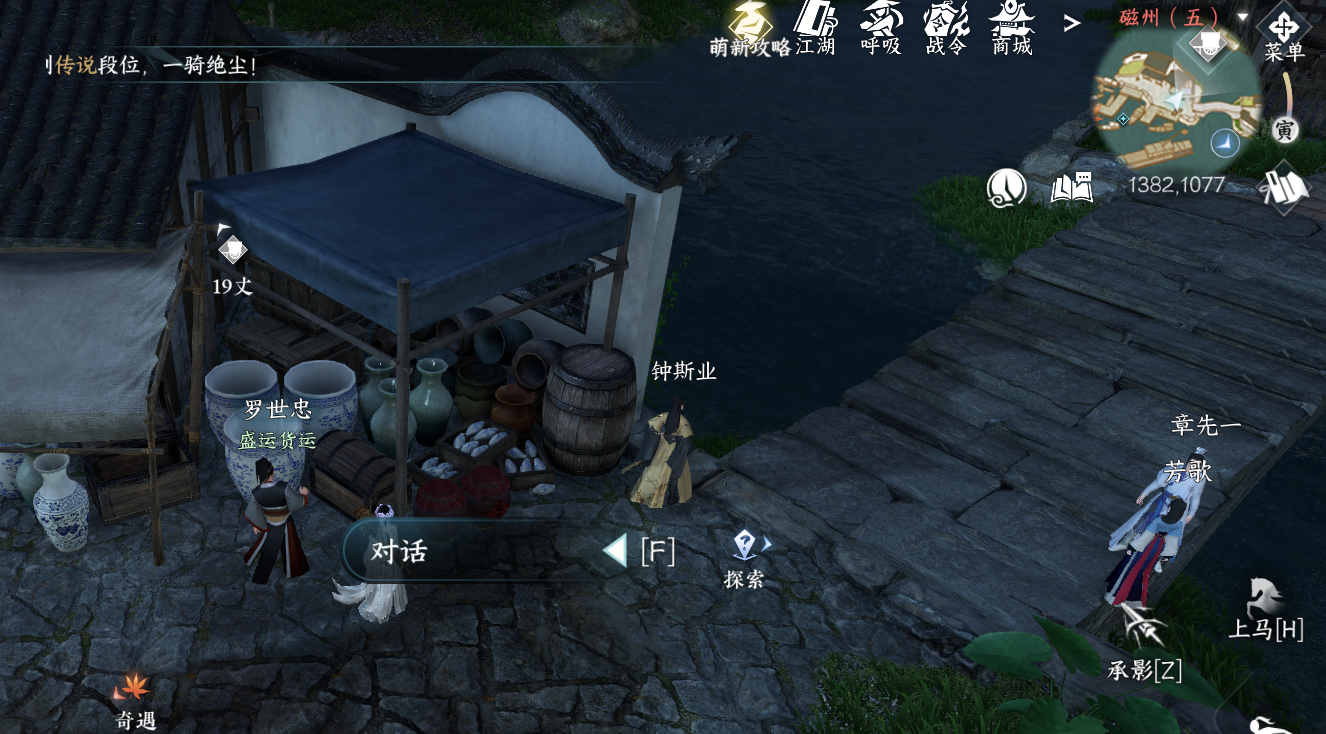
Task: Open the 萌新攻略 beginner guide
Action: coord(751,26)
